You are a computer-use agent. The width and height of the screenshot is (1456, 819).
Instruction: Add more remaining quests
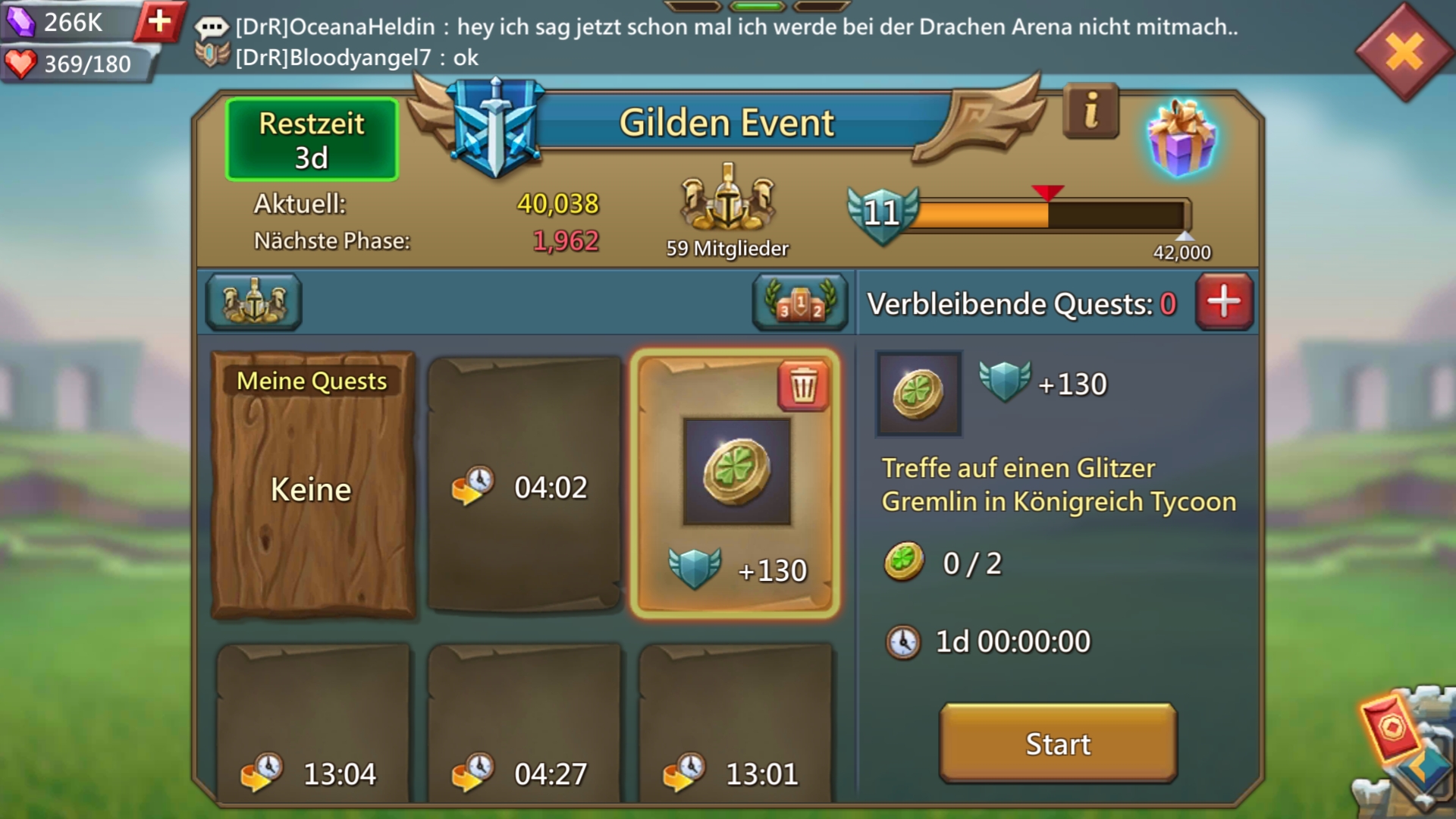[1224, 302]
